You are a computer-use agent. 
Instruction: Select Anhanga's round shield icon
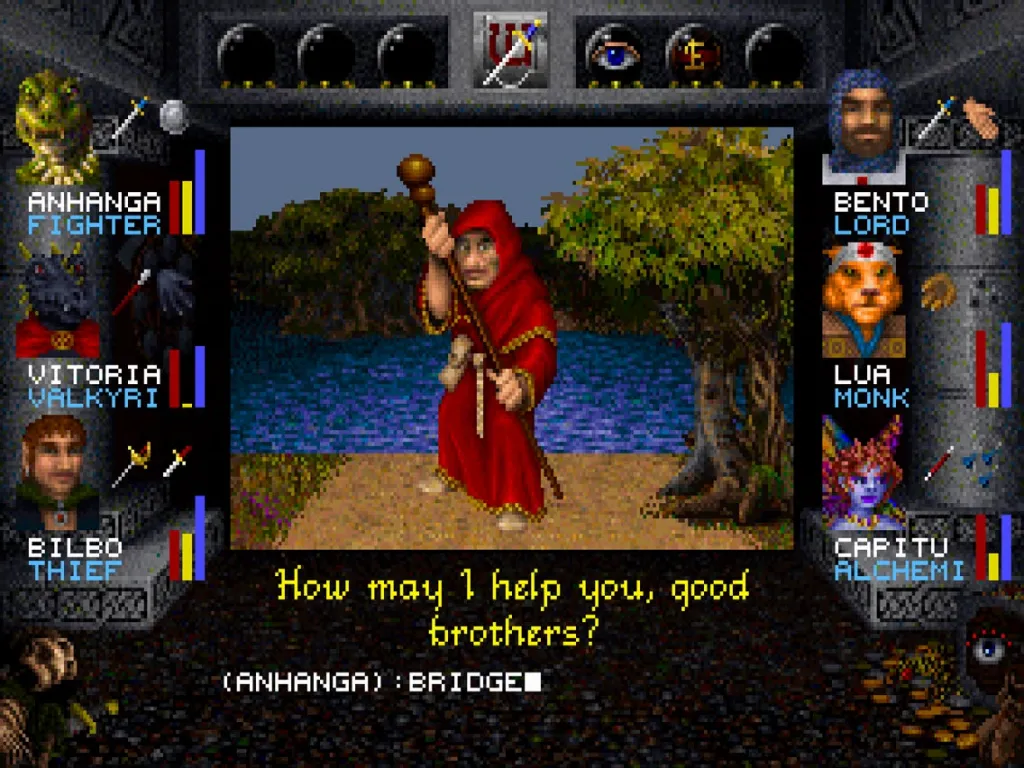[174, 116]
